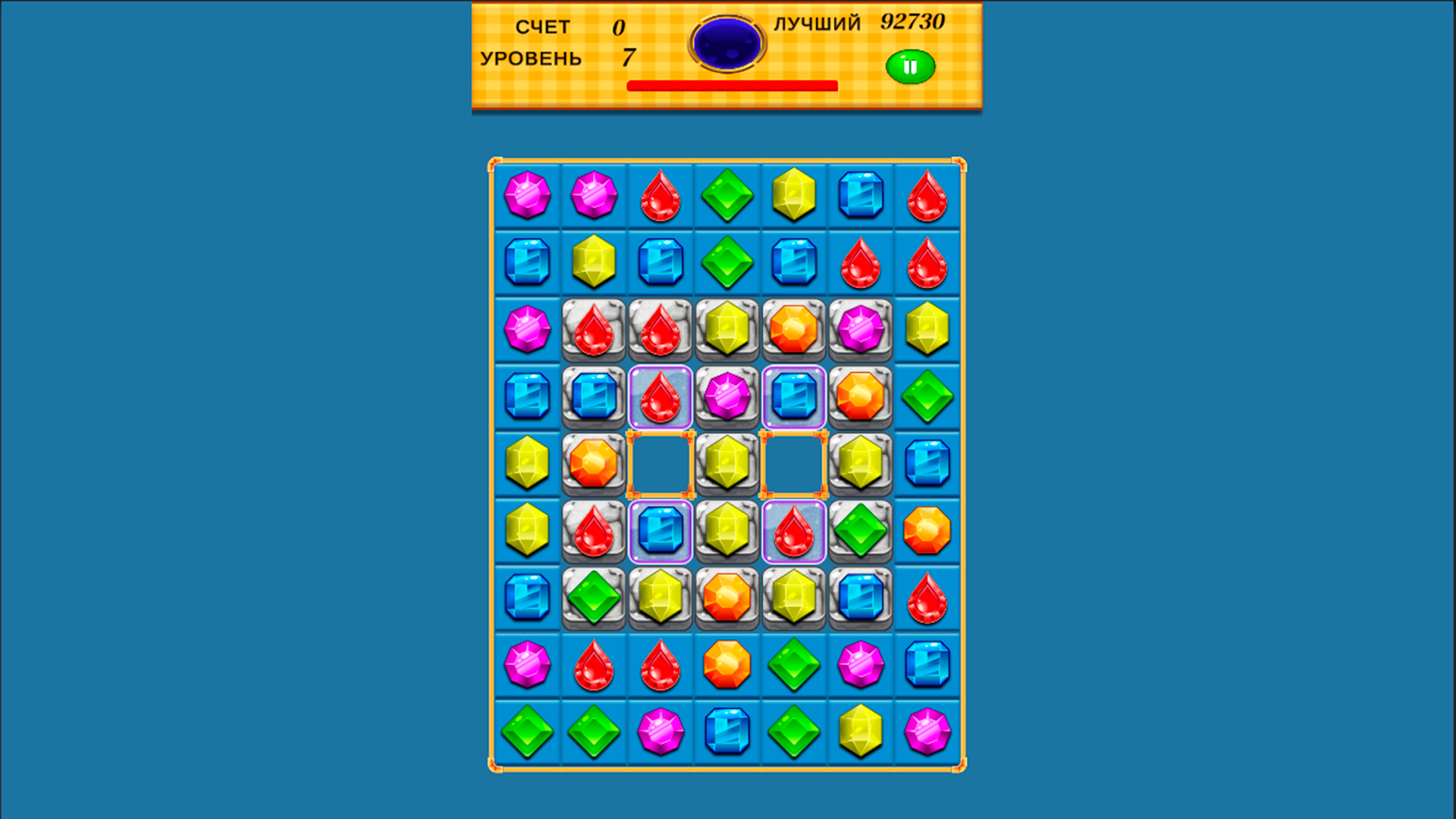Screen dimensions: 1456x819
Task: Select the highlighted red teardrop on frosted tile
Action: pos(661,396)
